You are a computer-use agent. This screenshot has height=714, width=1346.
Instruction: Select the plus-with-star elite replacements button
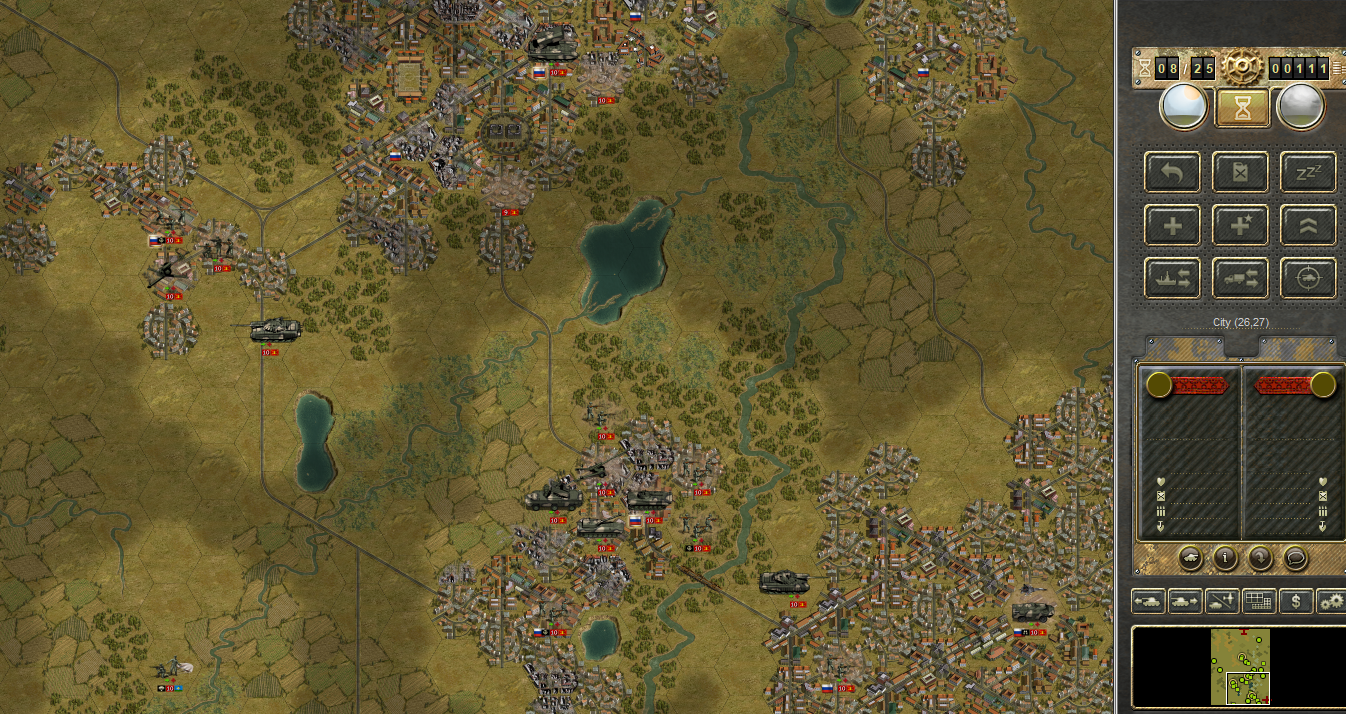pos(1241,225)
